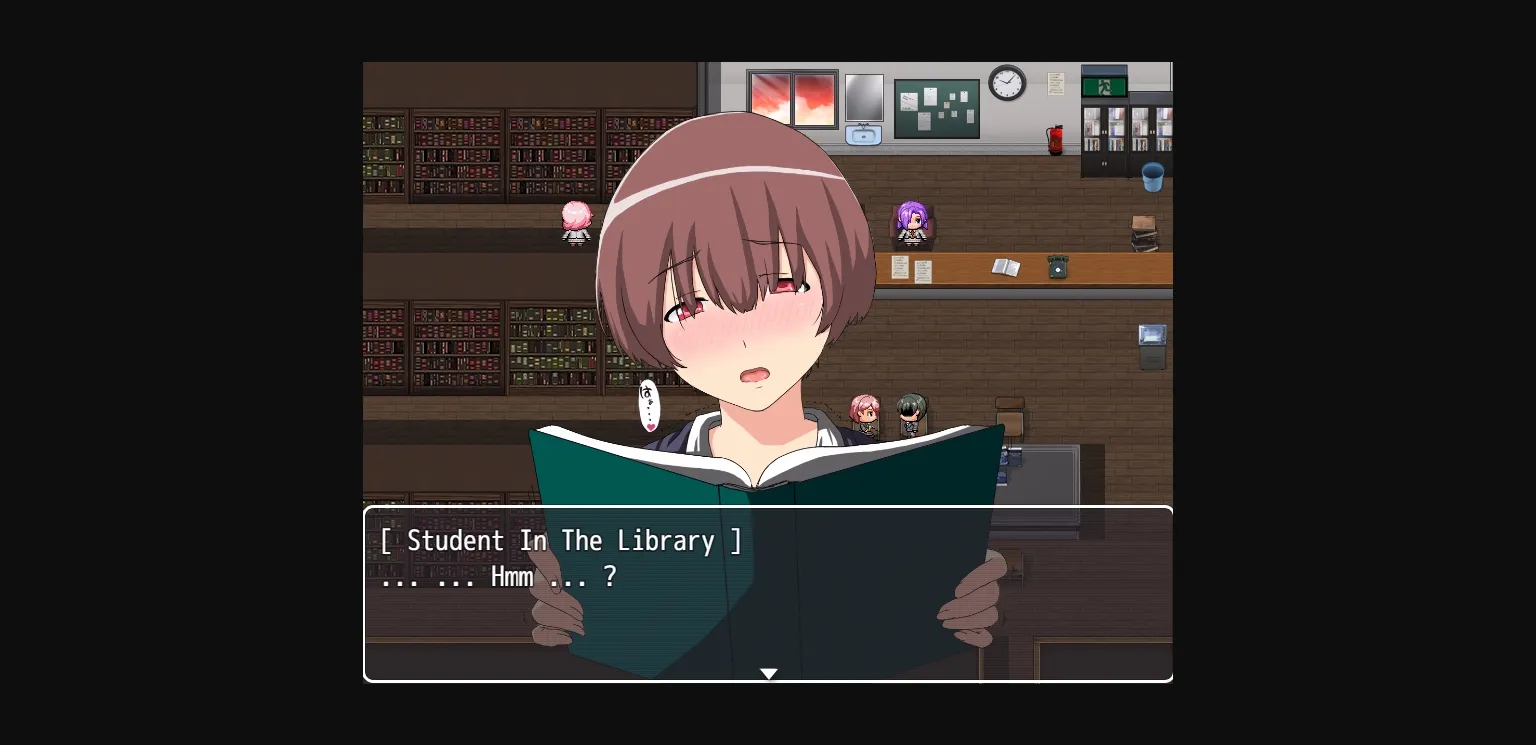Click the blue bucket near the bookcase
The height and width of the screenshot is (745, 1536).
(1152, 177)
